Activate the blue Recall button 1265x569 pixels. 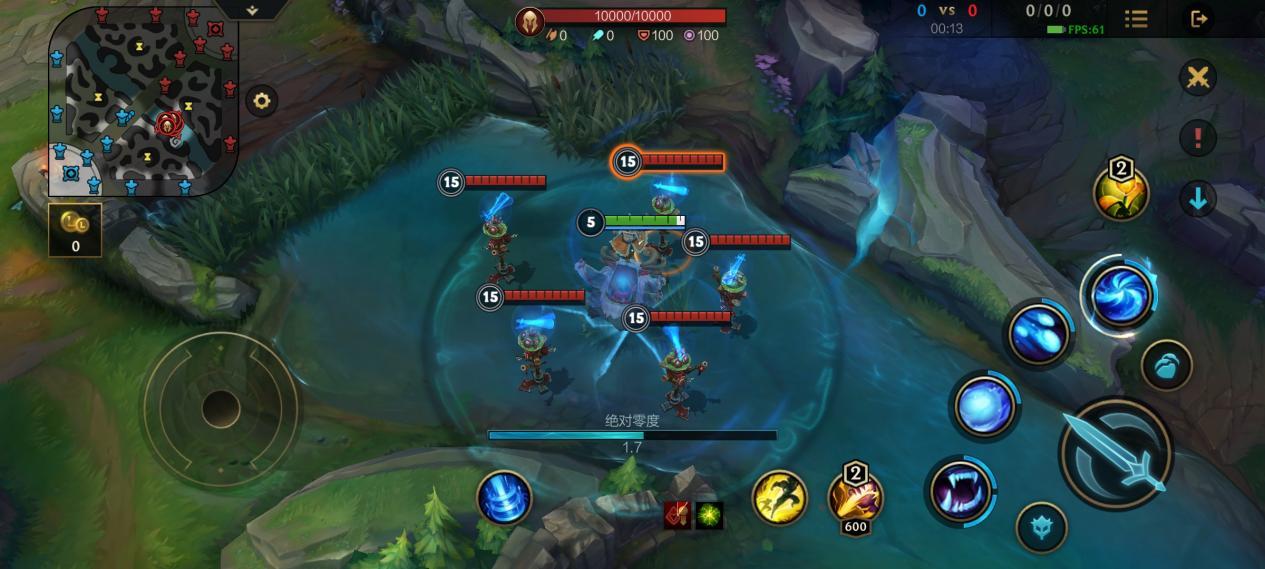click(x=504, y=497)
